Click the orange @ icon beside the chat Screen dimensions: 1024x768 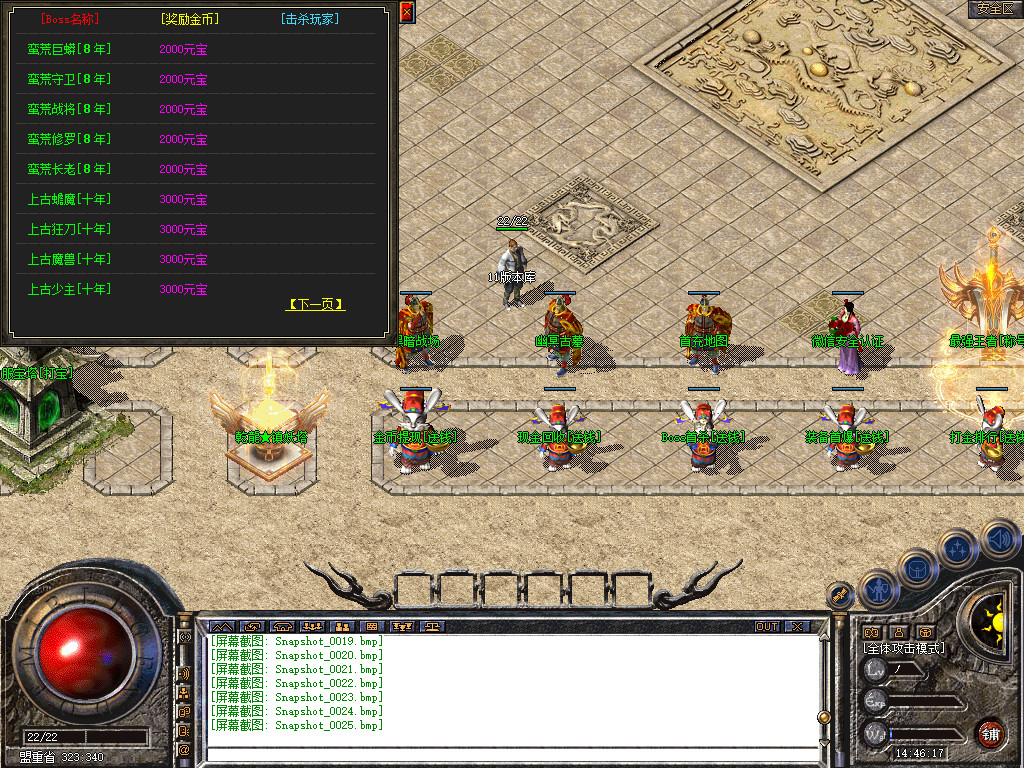point(184,748)
